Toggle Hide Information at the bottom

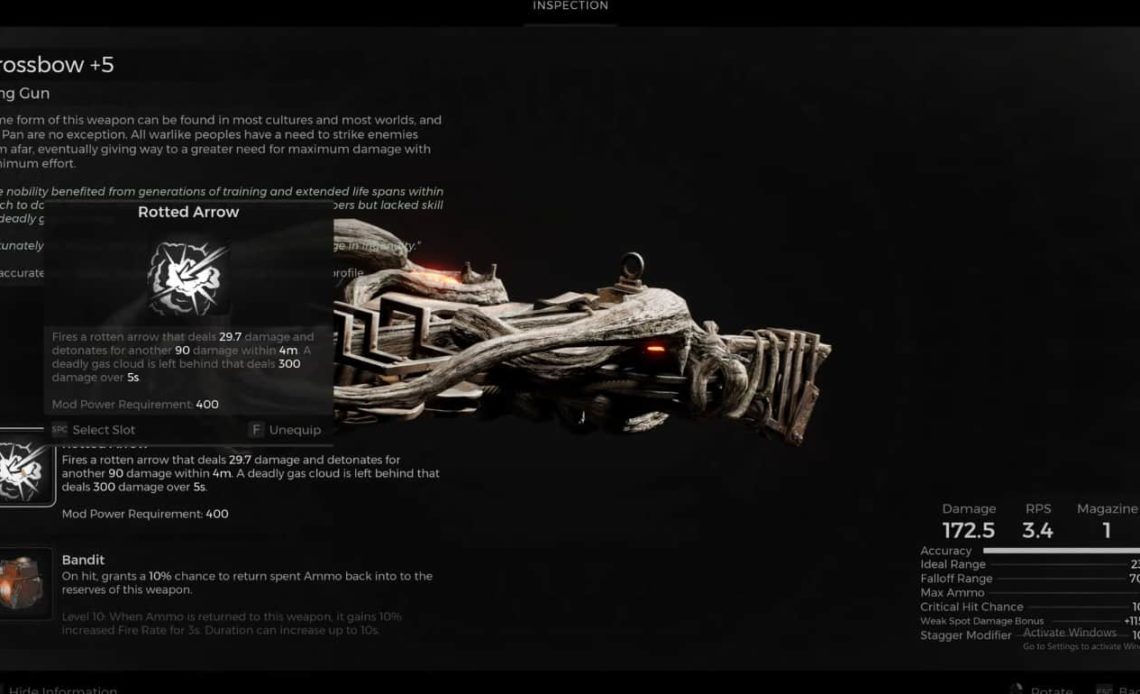[62, 689]
